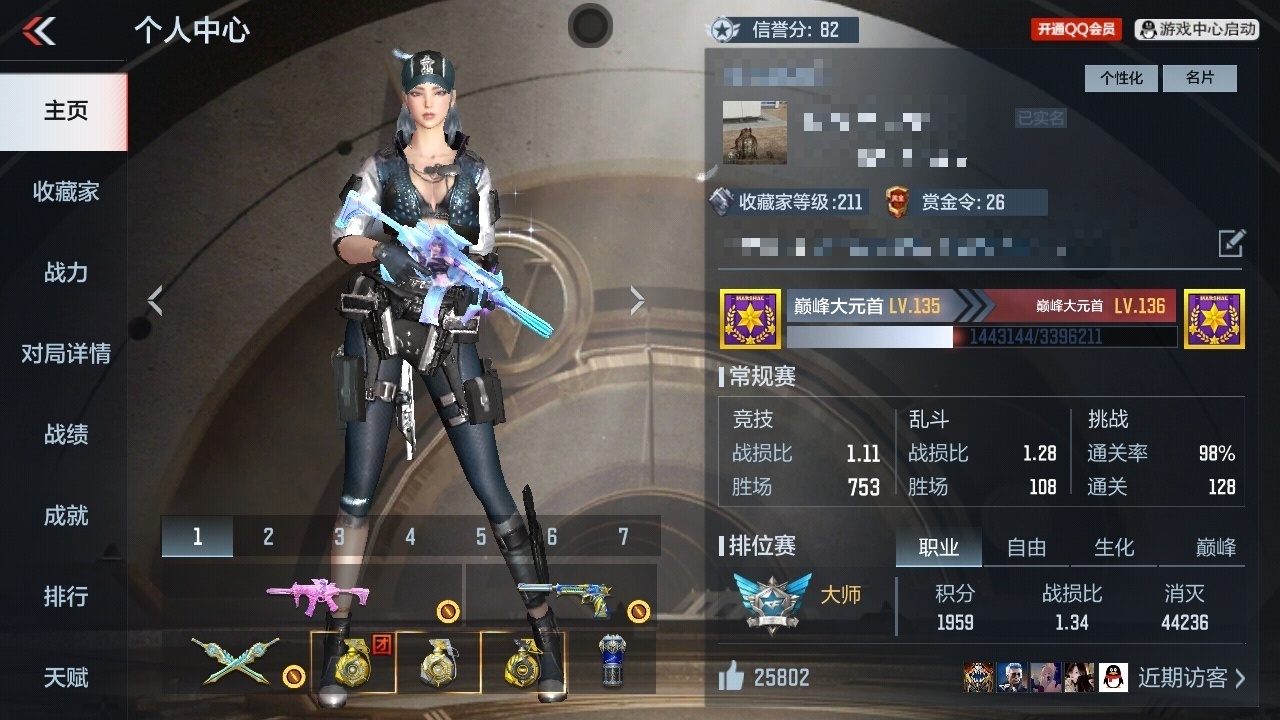Click the right arrow to rotate character
The height and width of the screenshot is (720, 1280).
pos(637,299)
